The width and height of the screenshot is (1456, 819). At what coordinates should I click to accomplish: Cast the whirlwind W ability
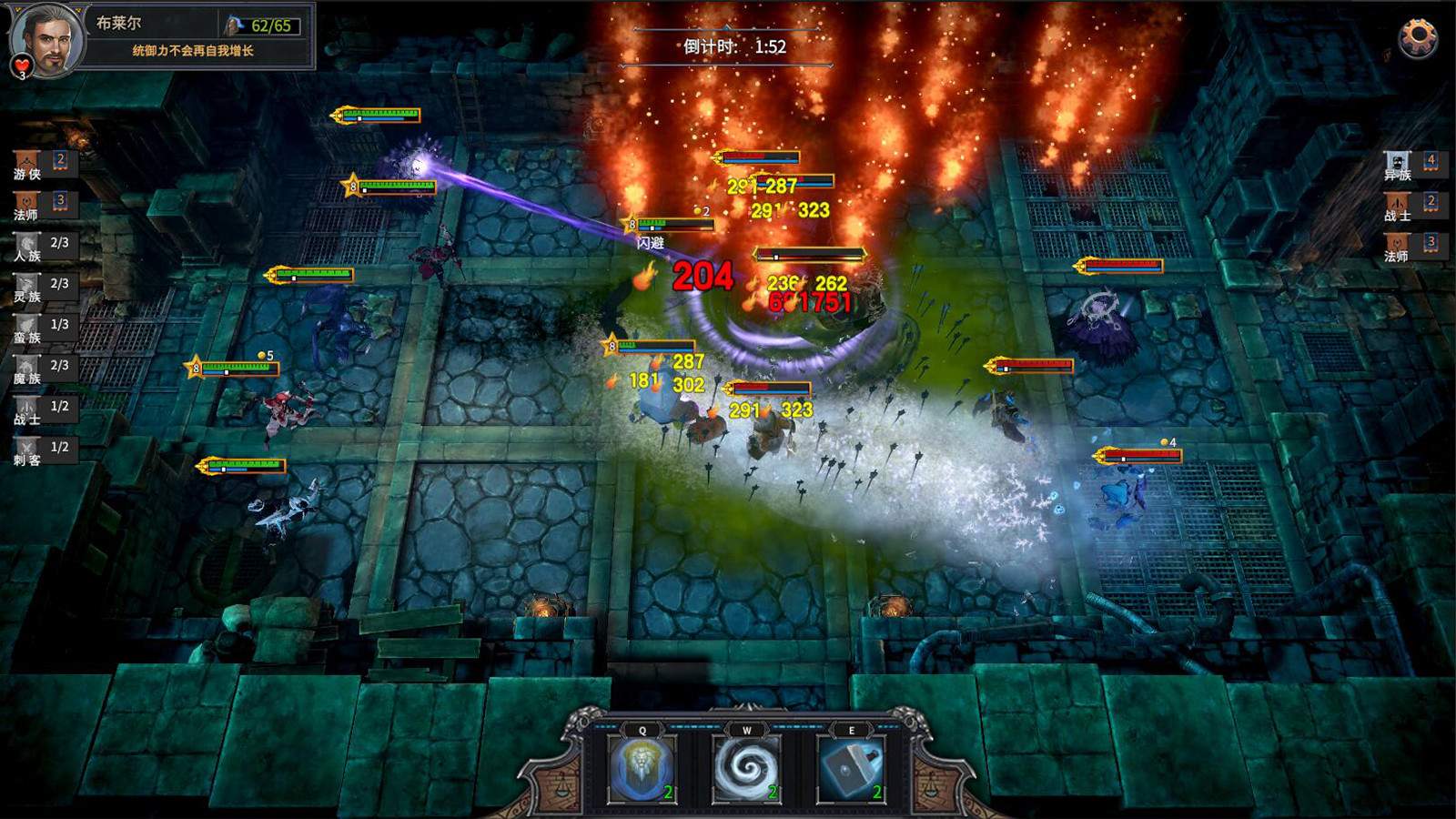coord(747,769)
